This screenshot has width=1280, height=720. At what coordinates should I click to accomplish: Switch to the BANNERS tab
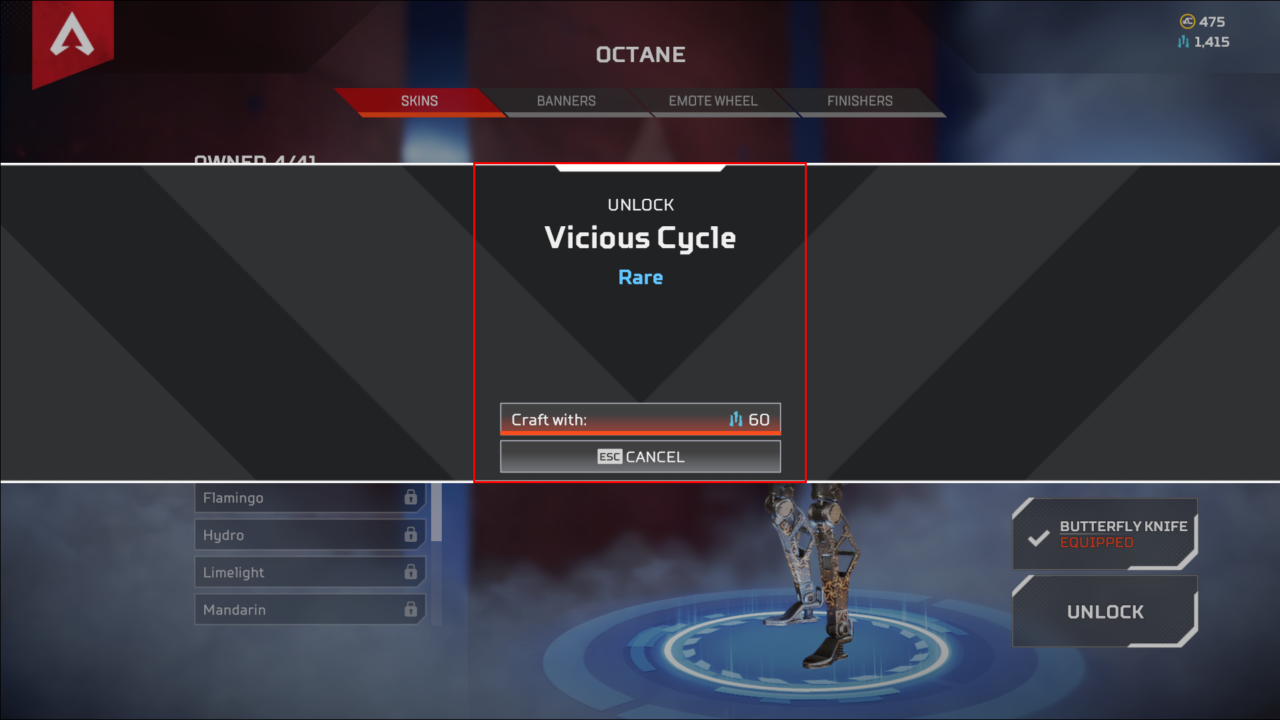(565, 101)
